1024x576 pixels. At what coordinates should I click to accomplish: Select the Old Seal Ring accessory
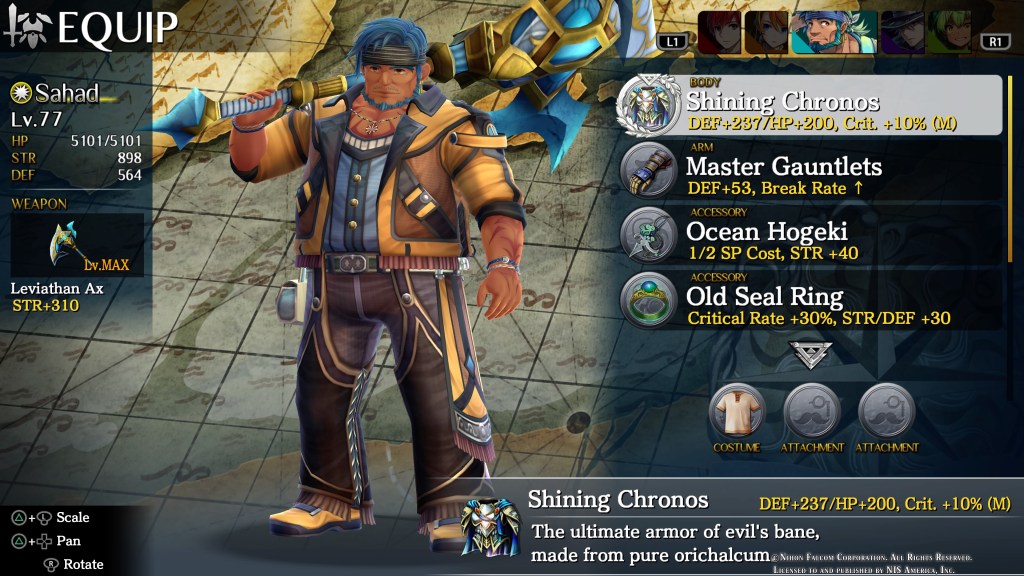pyautogui.click(x=810, y=302)
